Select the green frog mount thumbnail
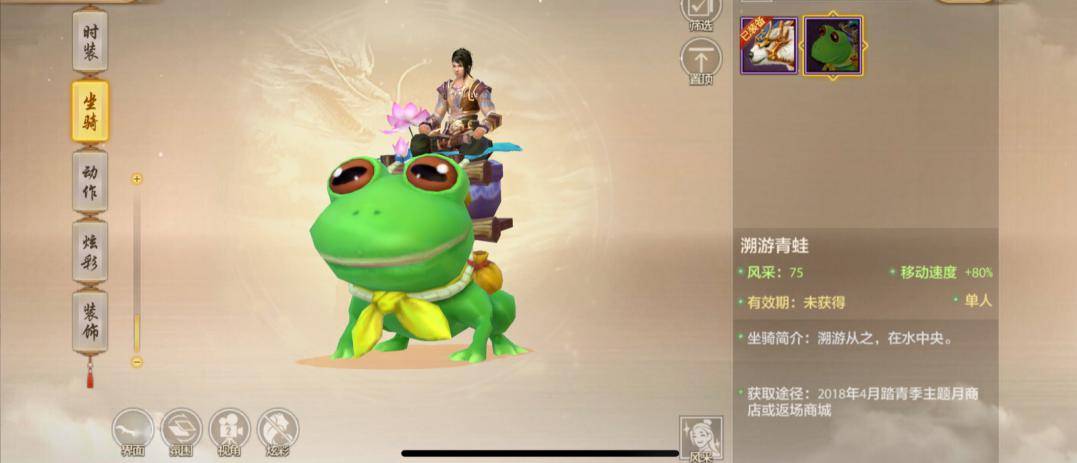Image resolution: width=1077 pixels, height=463 pixels. [x=833, y=45]
